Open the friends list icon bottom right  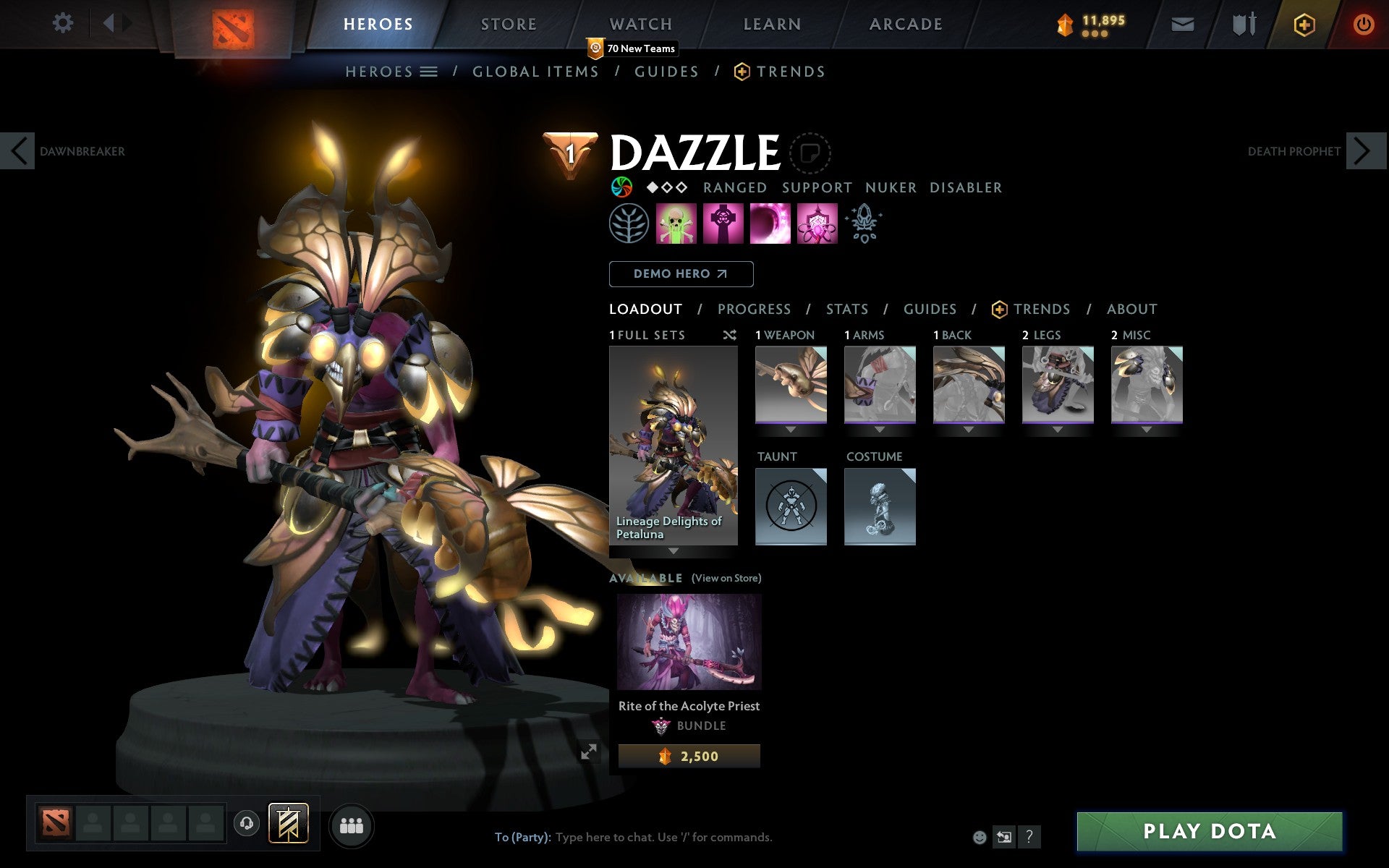pos(352,825)
